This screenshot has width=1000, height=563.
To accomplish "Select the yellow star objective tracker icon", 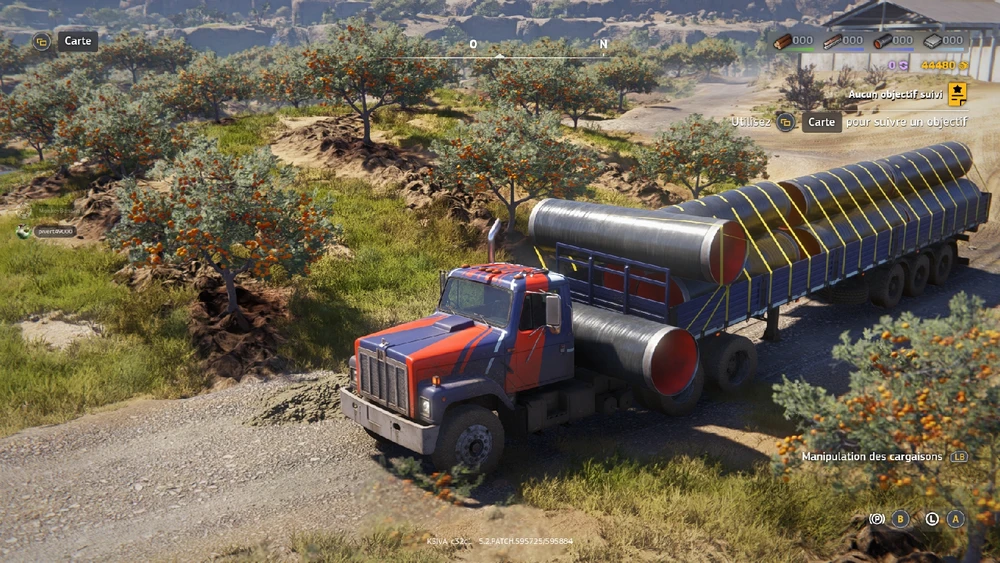I will click(957, 94).
